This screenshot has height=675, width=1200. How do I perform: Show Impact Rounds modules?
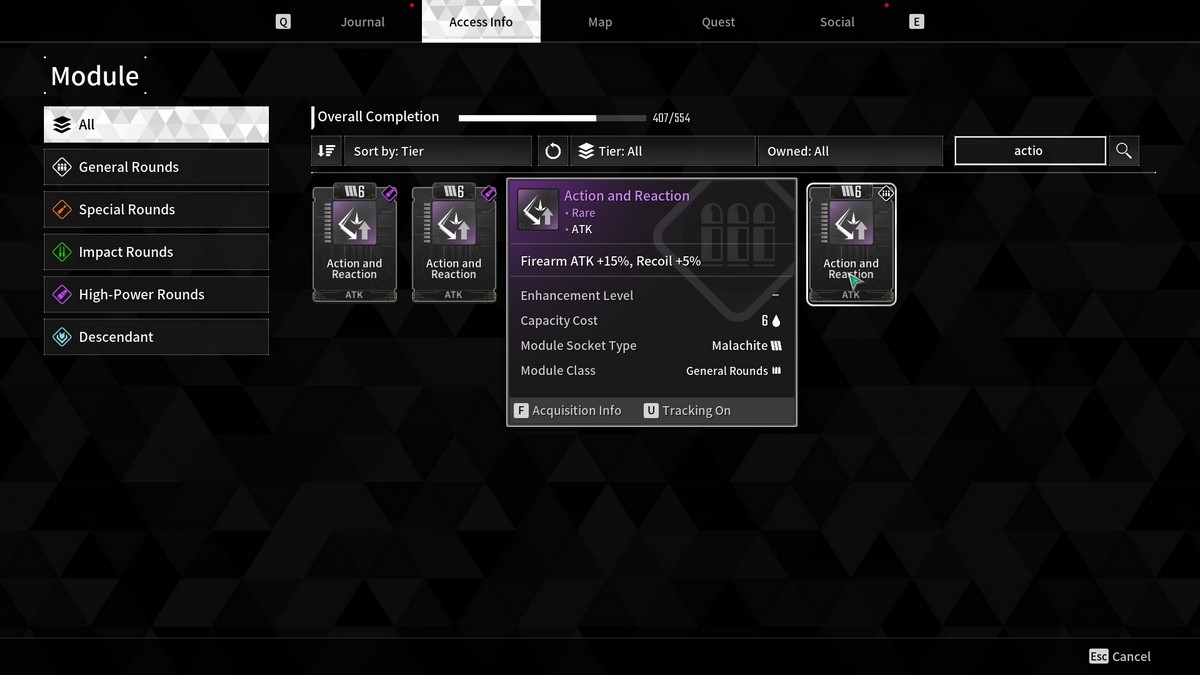pyautogui.click(x=156, y=252)
